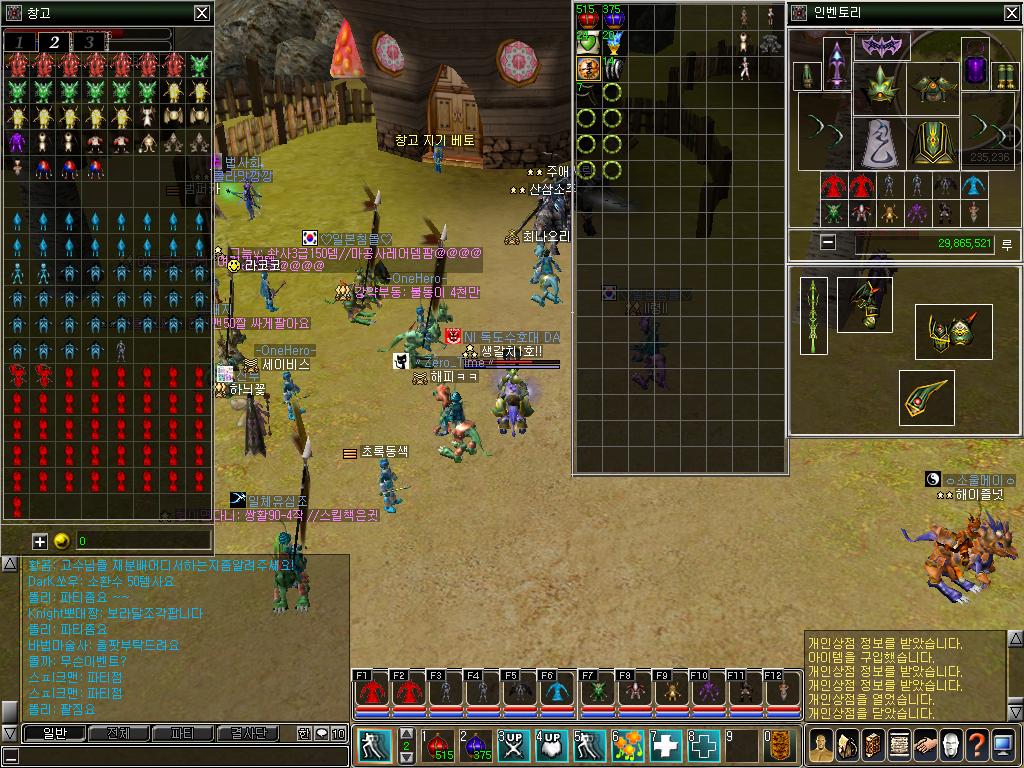Activate the flower skill in slot 6
Screen dimensions: 1024x768
click(x=629, y=746)
